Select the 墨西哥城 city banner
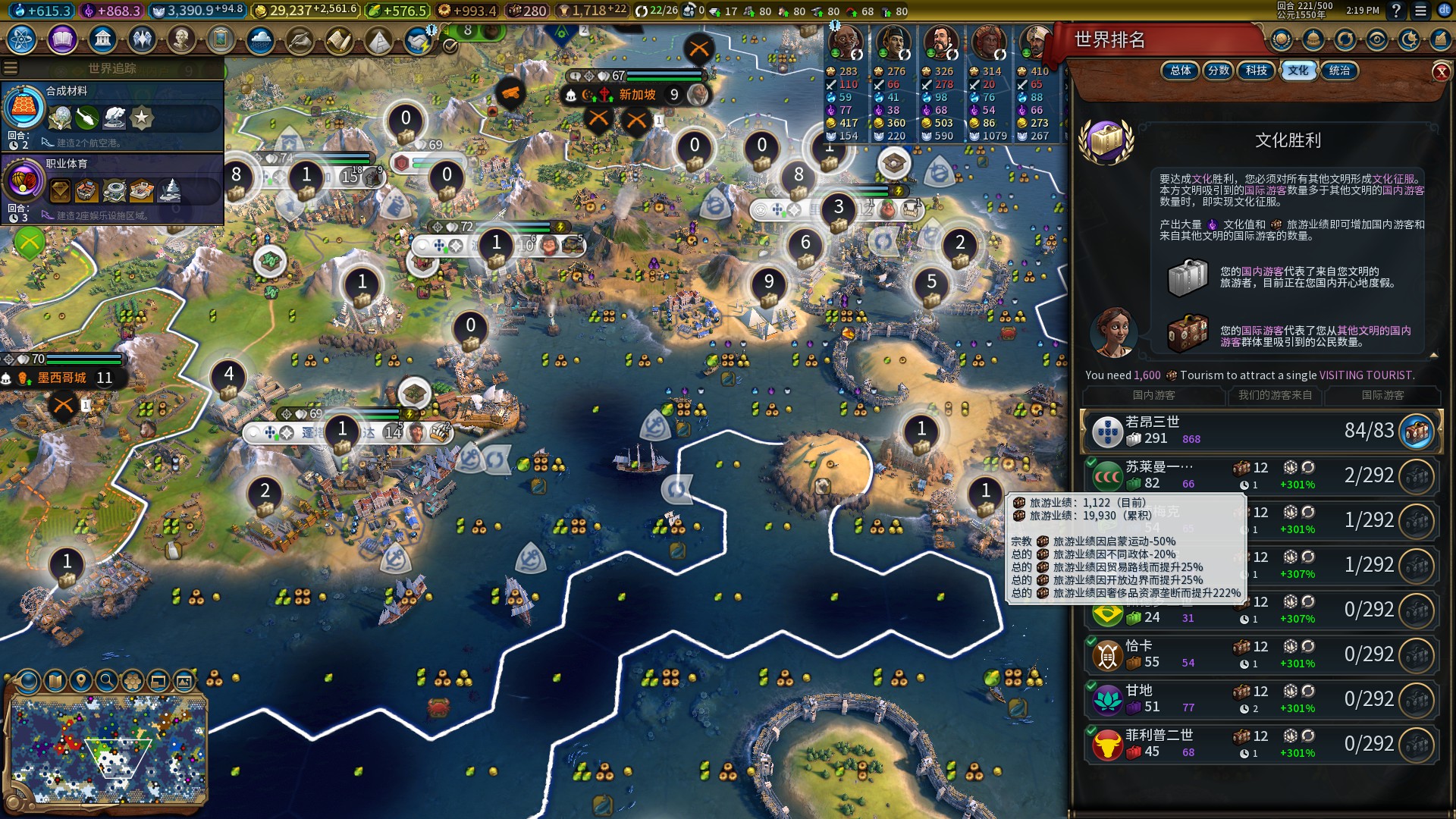 [62, 378]
